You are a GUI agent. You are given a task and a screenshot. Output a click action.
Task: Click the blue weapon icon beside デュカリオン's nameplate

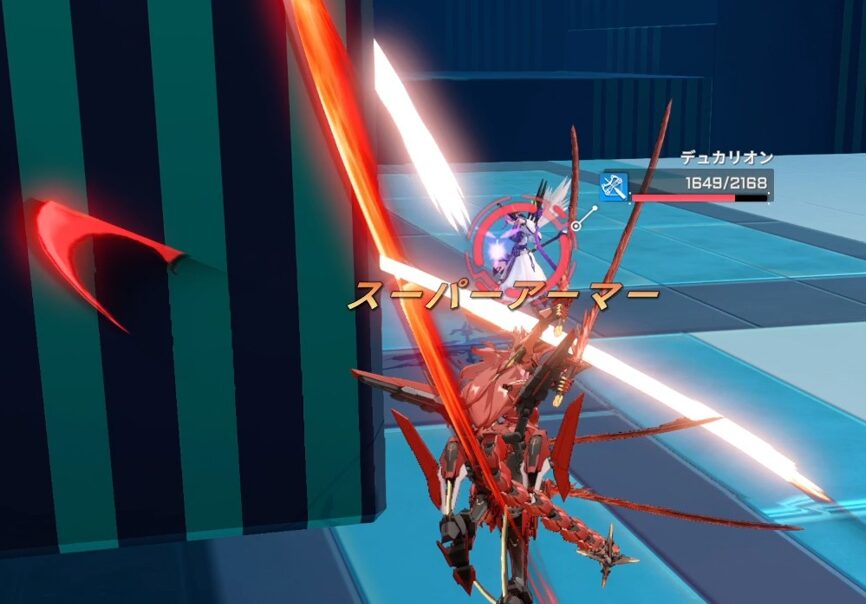(x=613, y=186)
